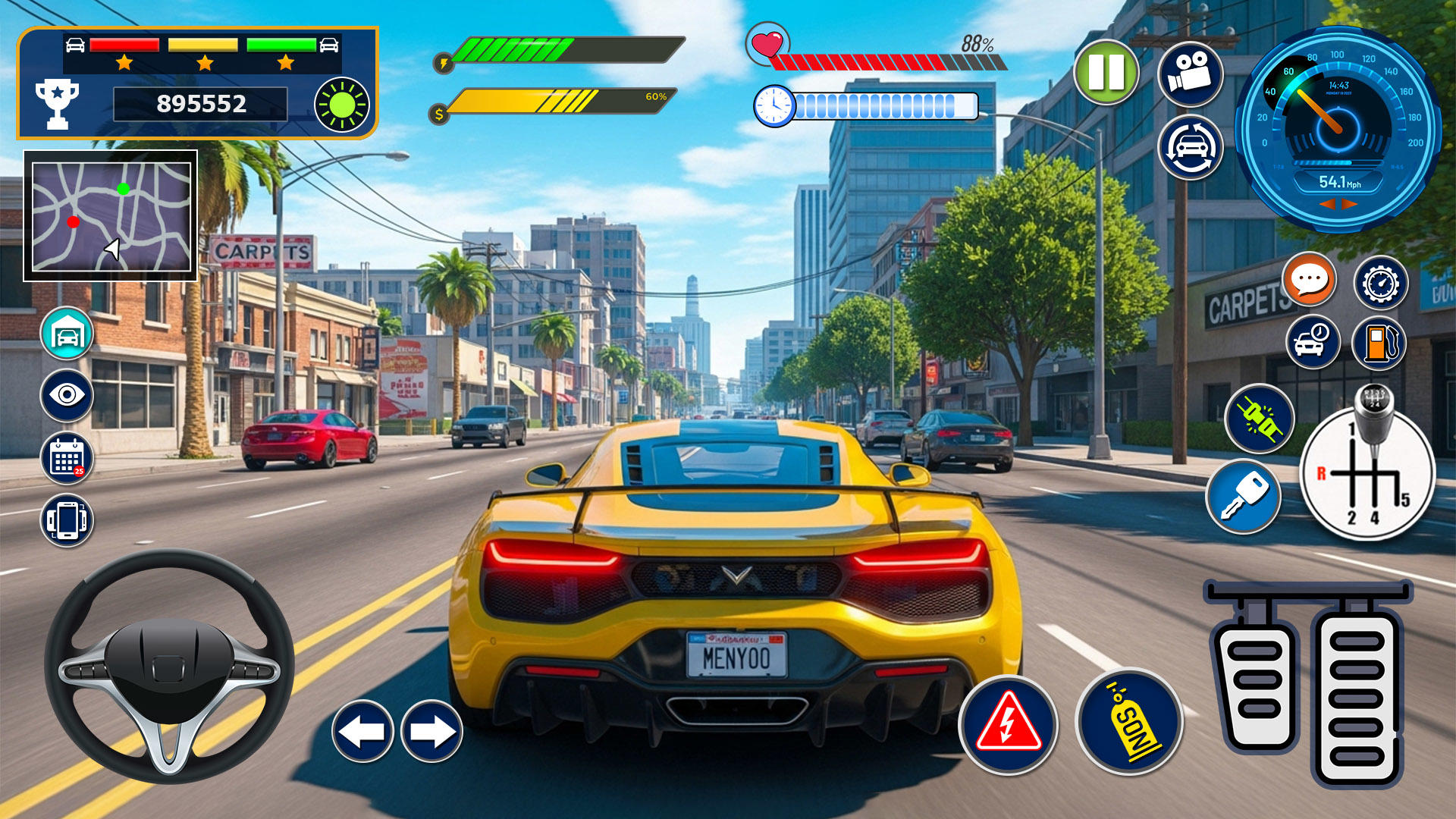1456x819 pixels.
Task: Activate the NOS boost button
Action: coord(1129,722)
